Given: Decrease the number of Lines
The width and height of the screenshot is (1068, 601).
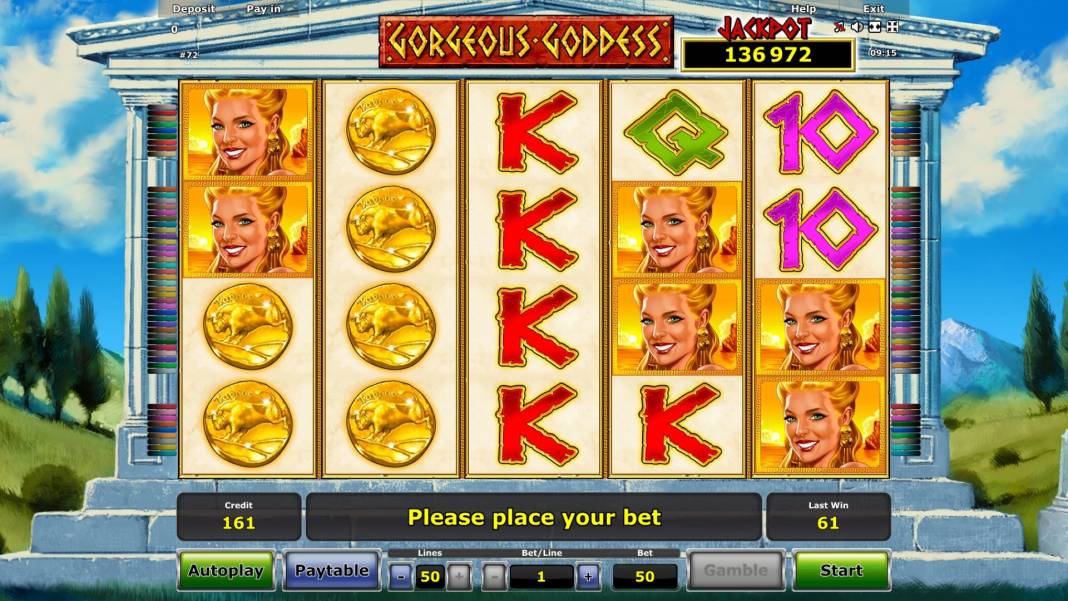Looking at the screenshot, I should pyautogui.click(x=401, y=576).
